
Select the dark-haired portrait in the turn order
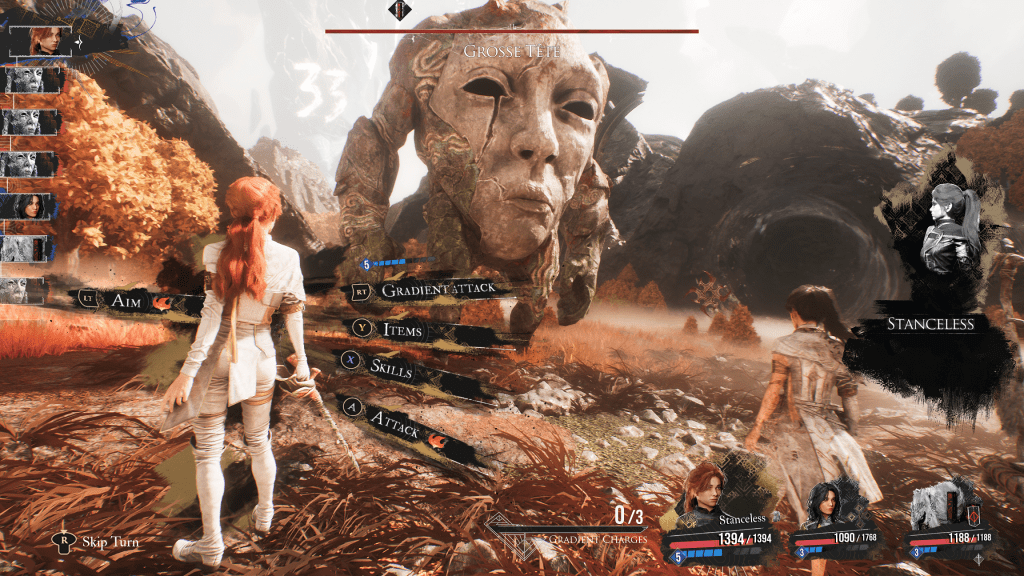32,206
